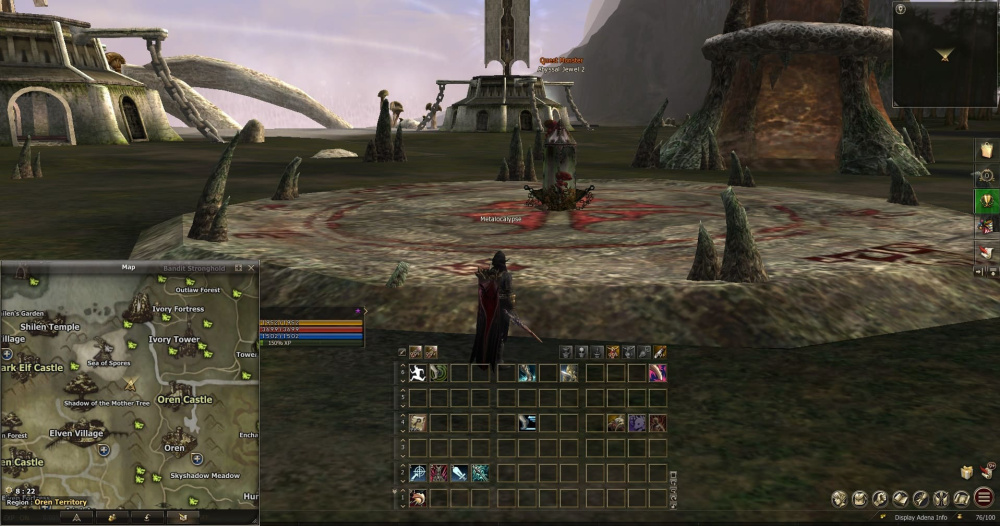The width and height of the screenshot is (1000, 526).
Task: Click Elven Village on the map
Action: click(x=75, y=433)
